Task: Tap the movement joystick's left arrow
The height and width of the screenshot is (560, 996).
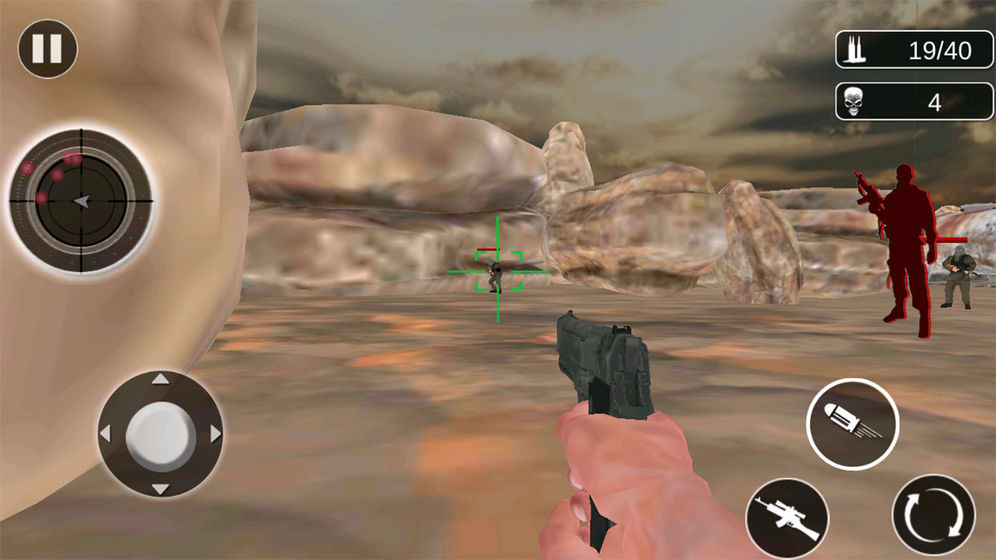Action: tap(106, 434)
